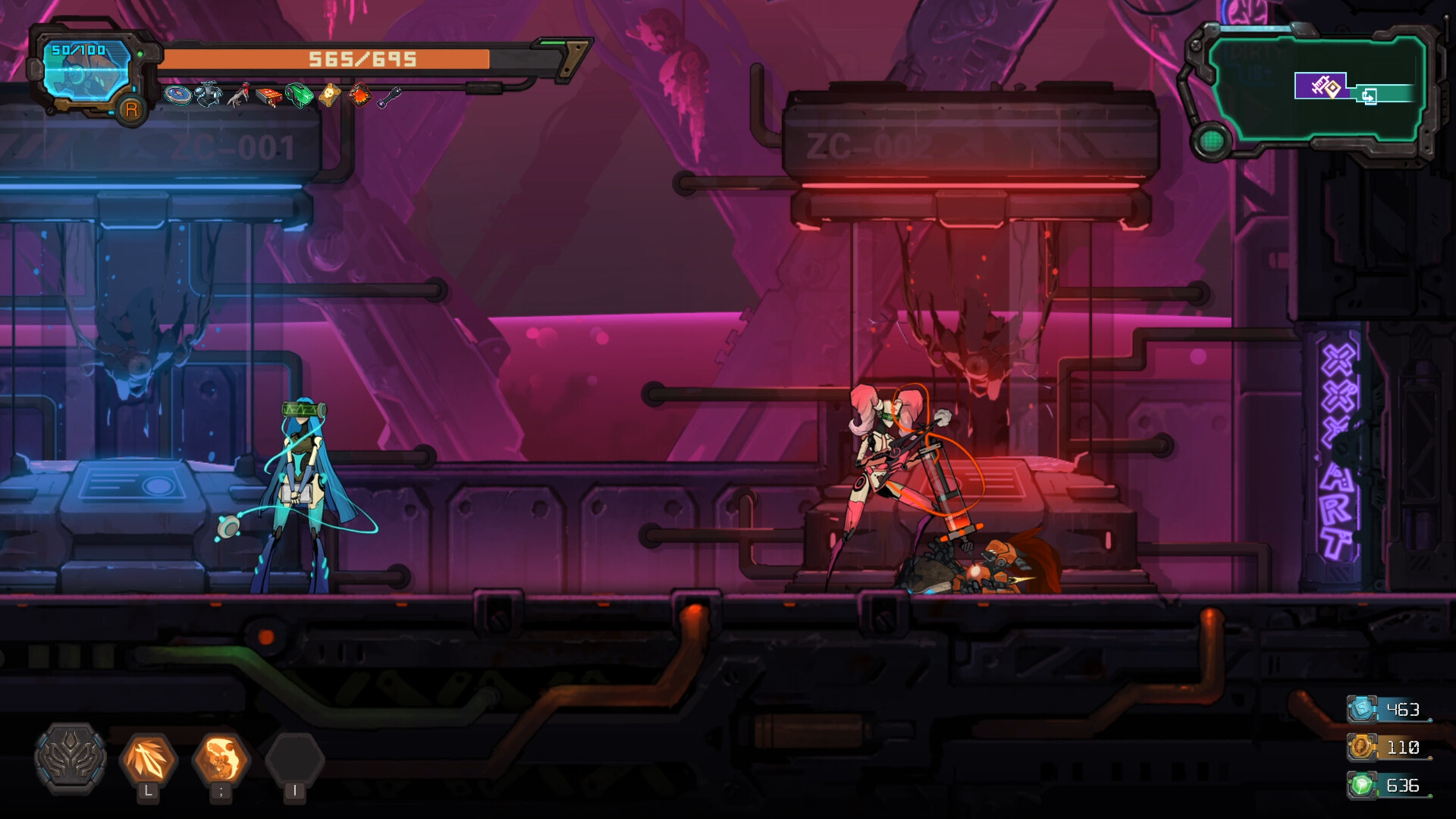The image size is (1456, 819).
Task: Select the skull plate relic icon
Action: [x=329, y=95]
